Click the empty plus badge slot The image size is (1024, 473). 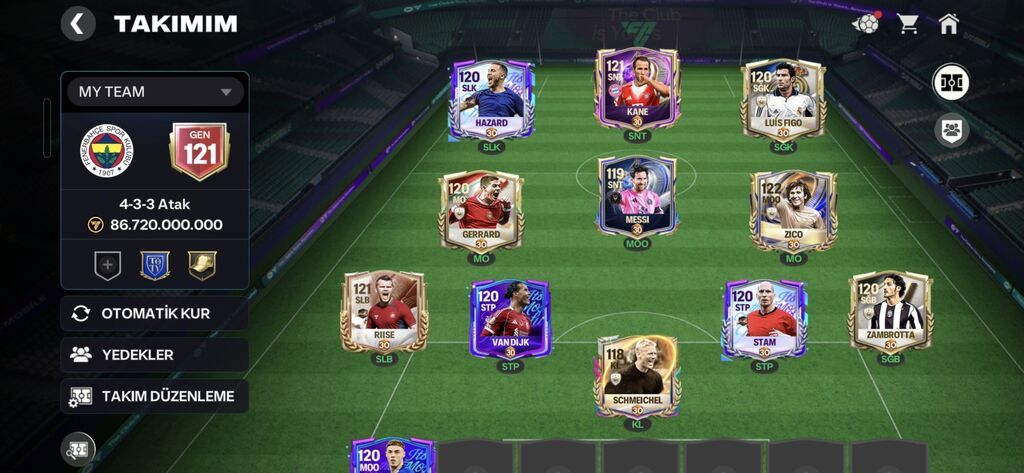tap(107, 265)
